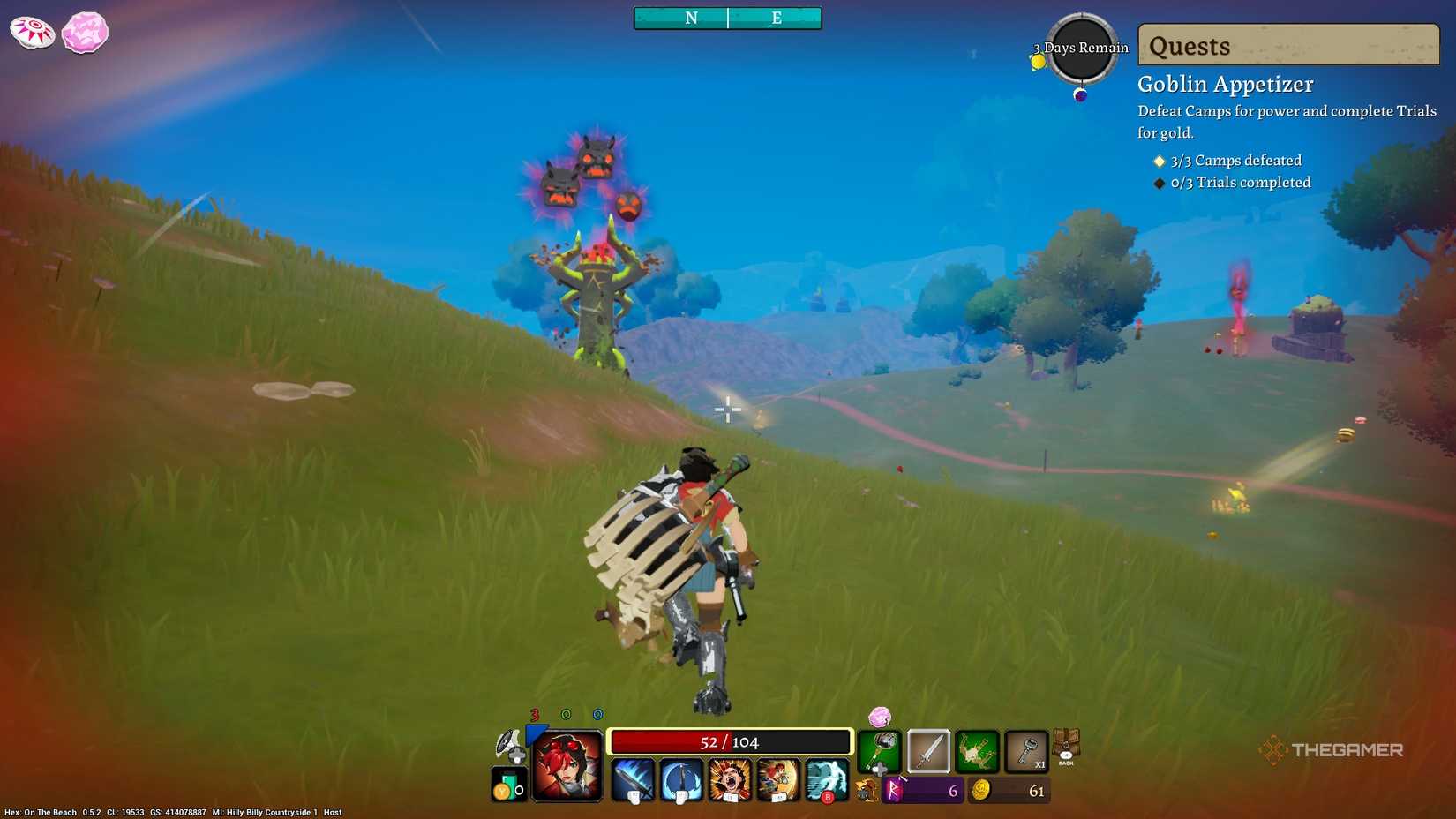Click the pink brain item above the hotbar

click(x=878, y=718)
